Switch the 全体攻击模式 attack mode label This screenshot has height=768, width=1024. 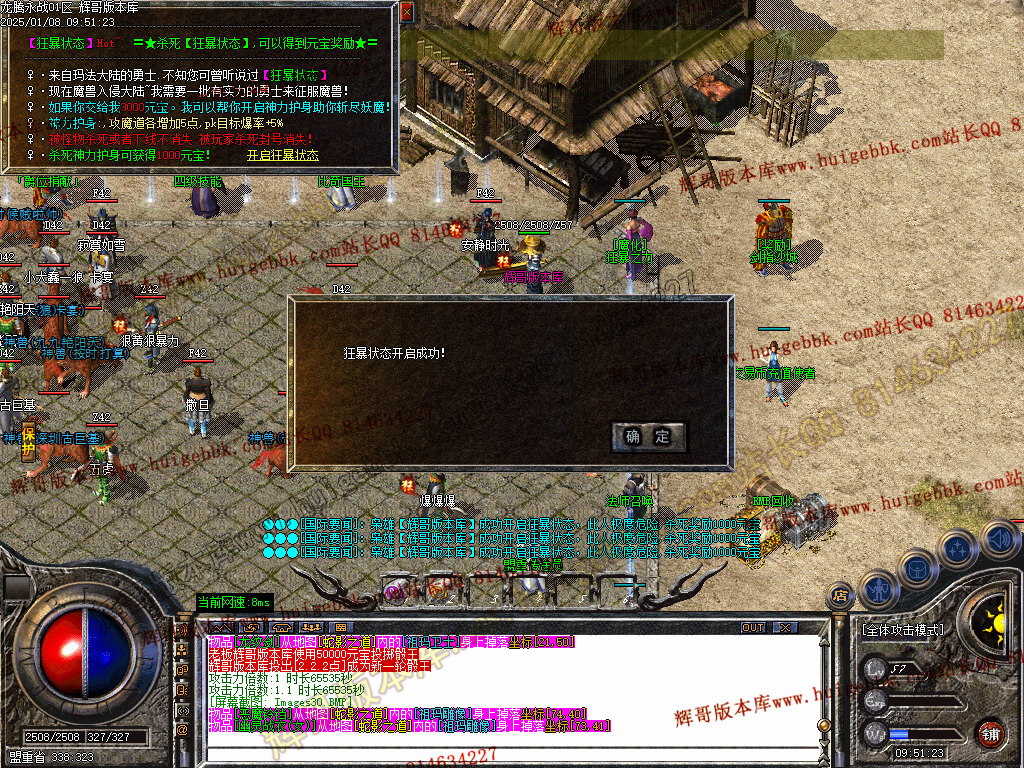click(902, 630)
